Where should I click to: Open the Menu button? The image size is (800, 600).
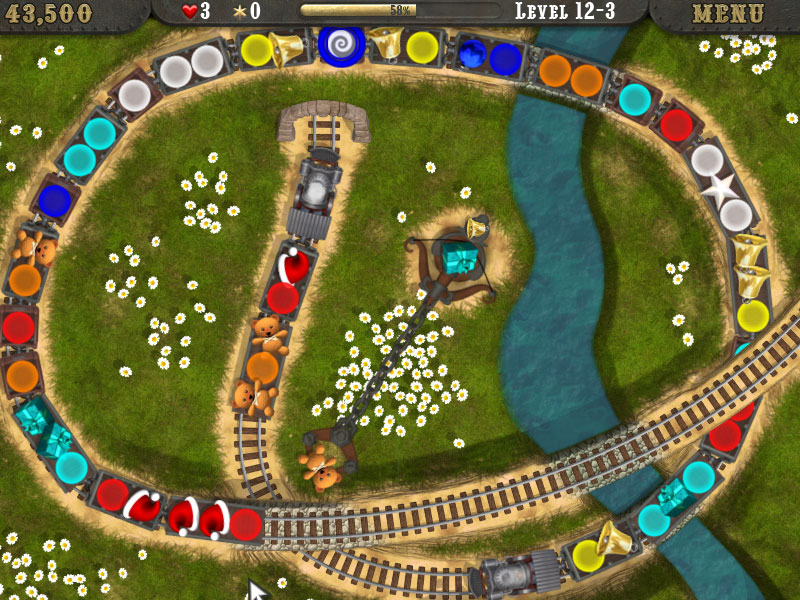(728, 14)
